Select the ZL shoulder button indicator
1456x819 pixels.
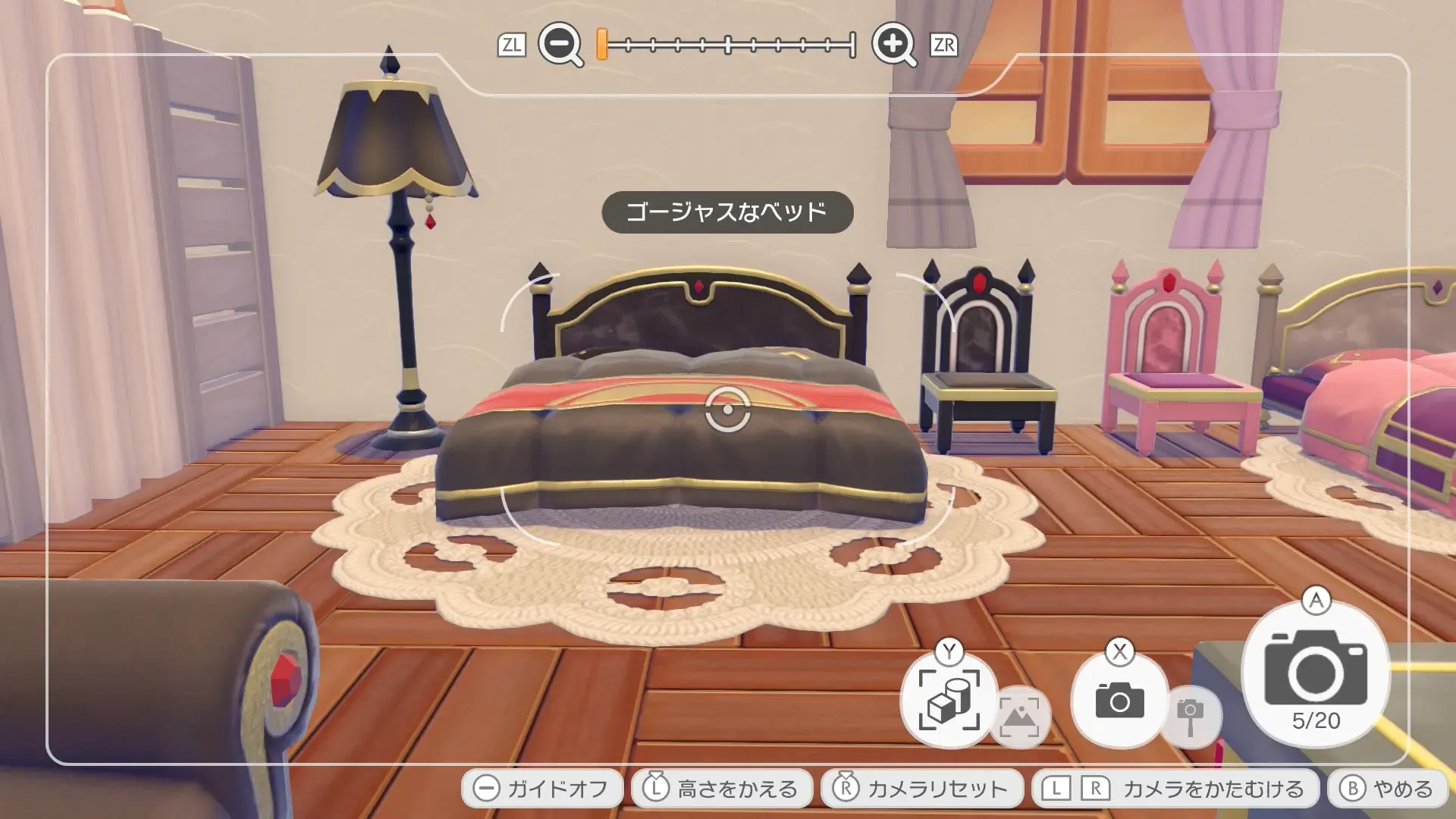(x=513, y=45)
